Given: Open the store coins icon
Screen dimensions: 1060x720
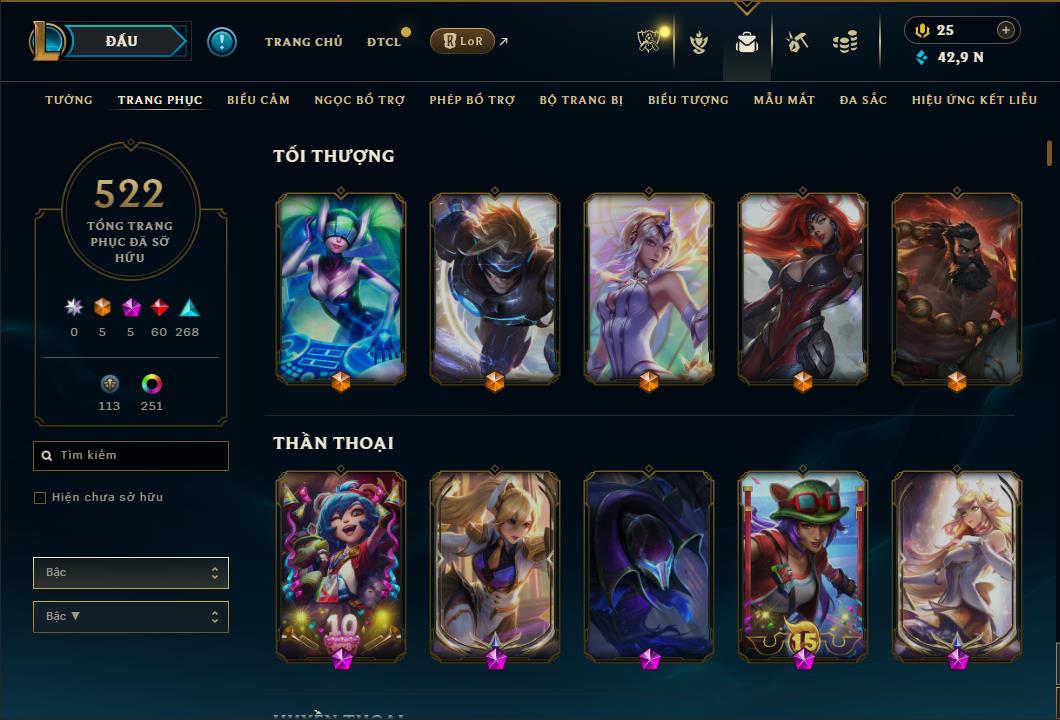Looking at the screenshot, I should [845, 42].
